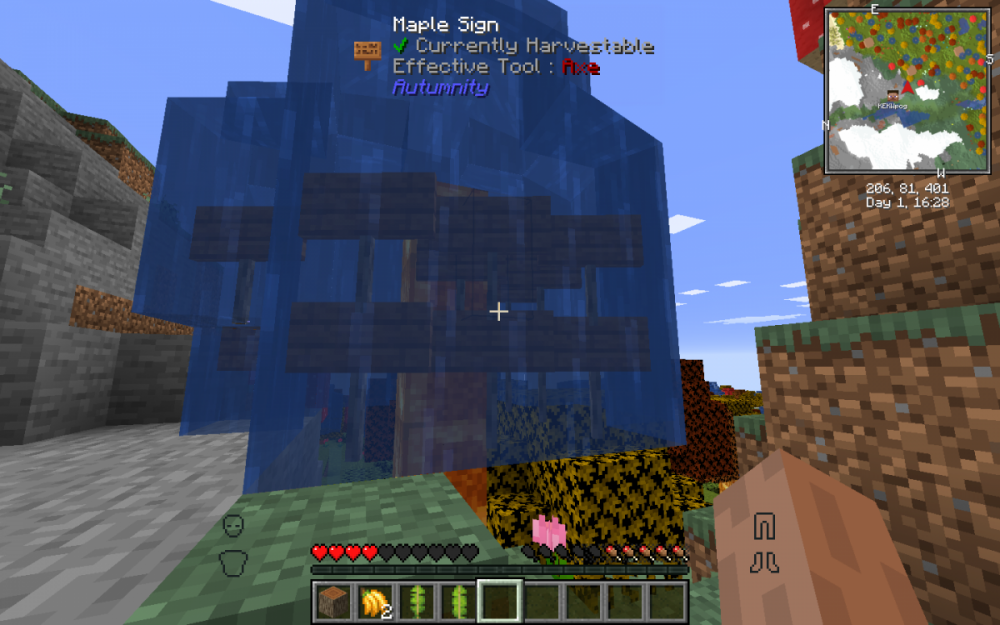The image size is (1000, 625).
Task: Select the orange item stack of two
Action: (375, 602)
